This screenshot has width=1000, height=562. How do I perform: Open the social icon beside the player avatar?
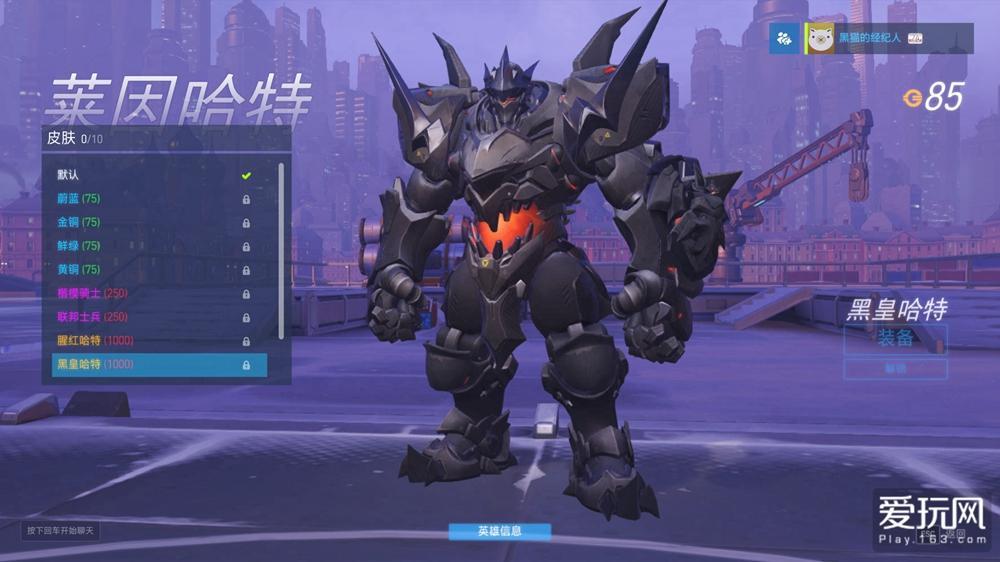[x=786, y=38]
